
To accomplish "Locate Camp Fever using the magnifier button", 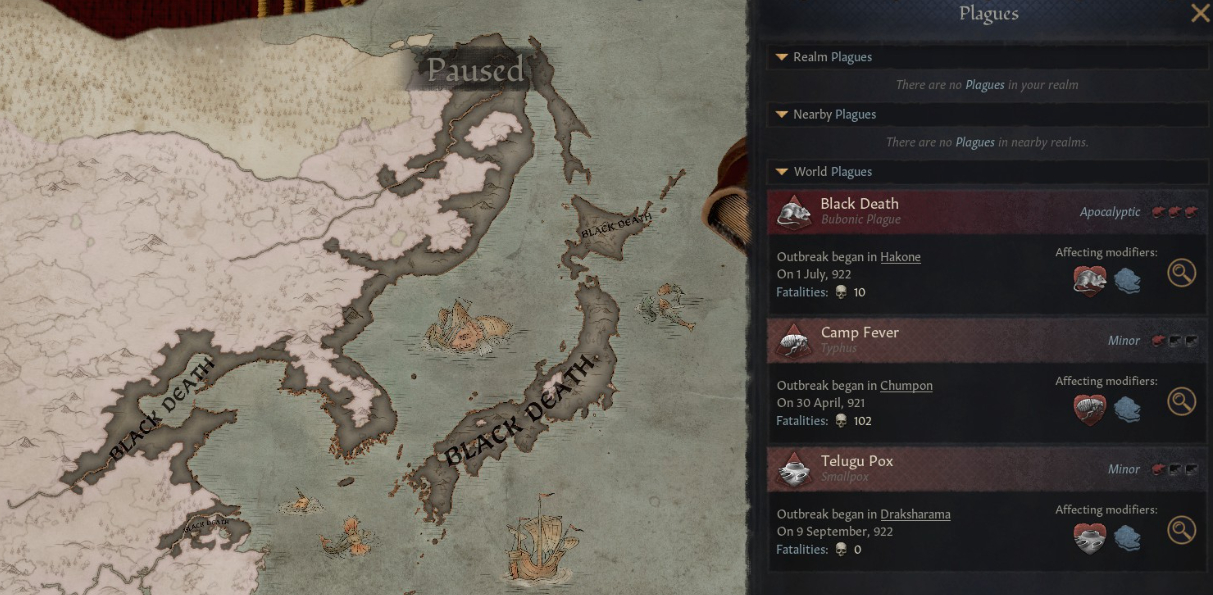I will 1181,402.
